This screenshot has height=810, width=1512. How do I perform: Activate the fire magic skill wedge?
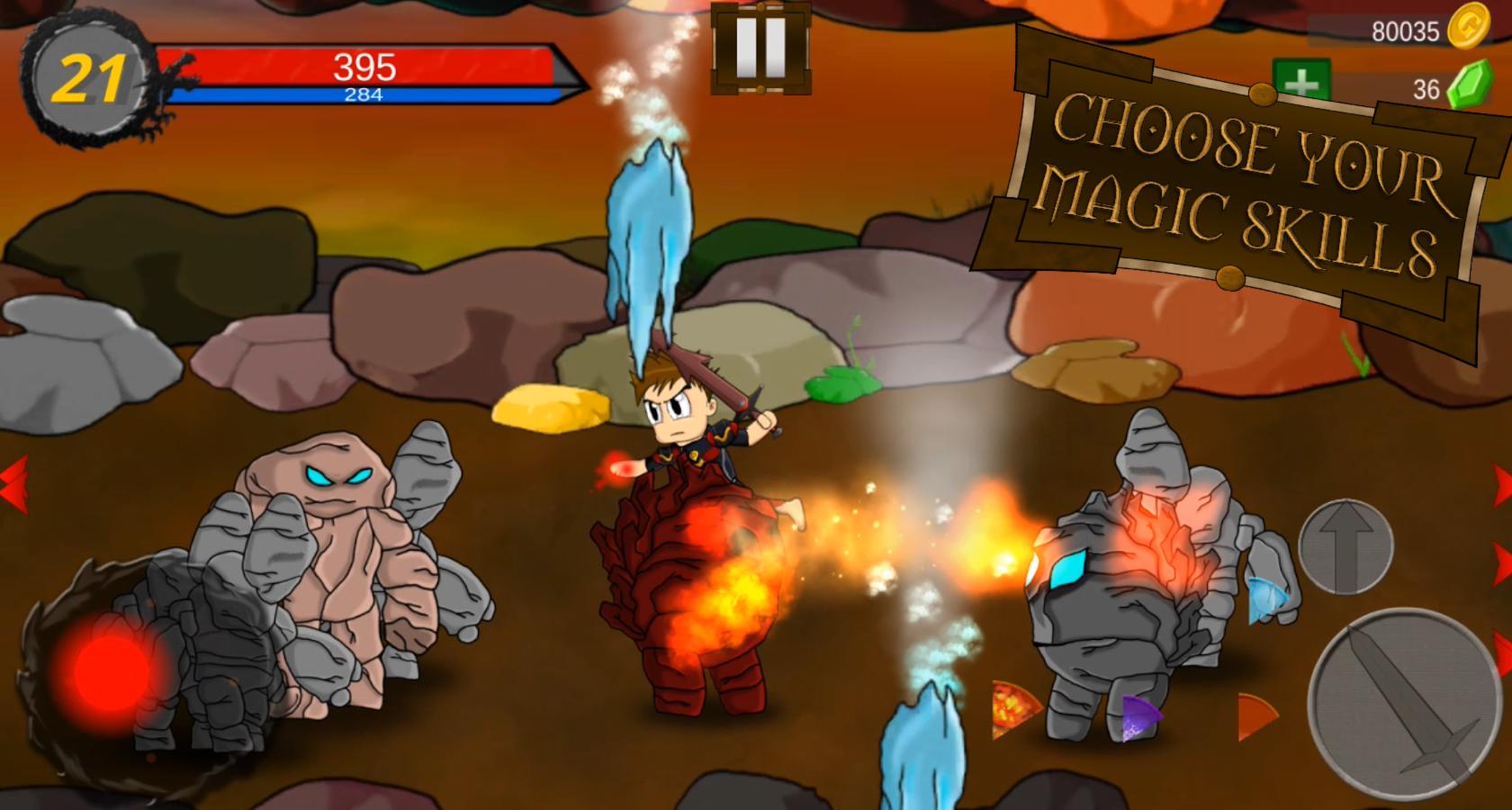pyautogui.click(x=1013, y=708)
